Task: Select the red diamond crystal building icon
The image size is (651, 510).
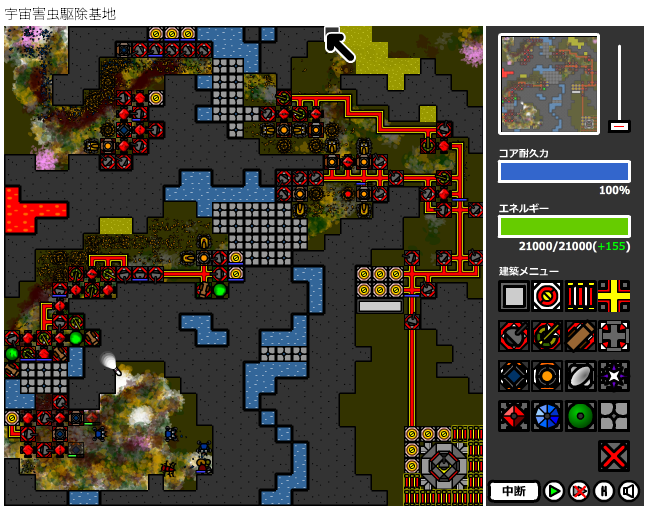Action: [514, 416]
